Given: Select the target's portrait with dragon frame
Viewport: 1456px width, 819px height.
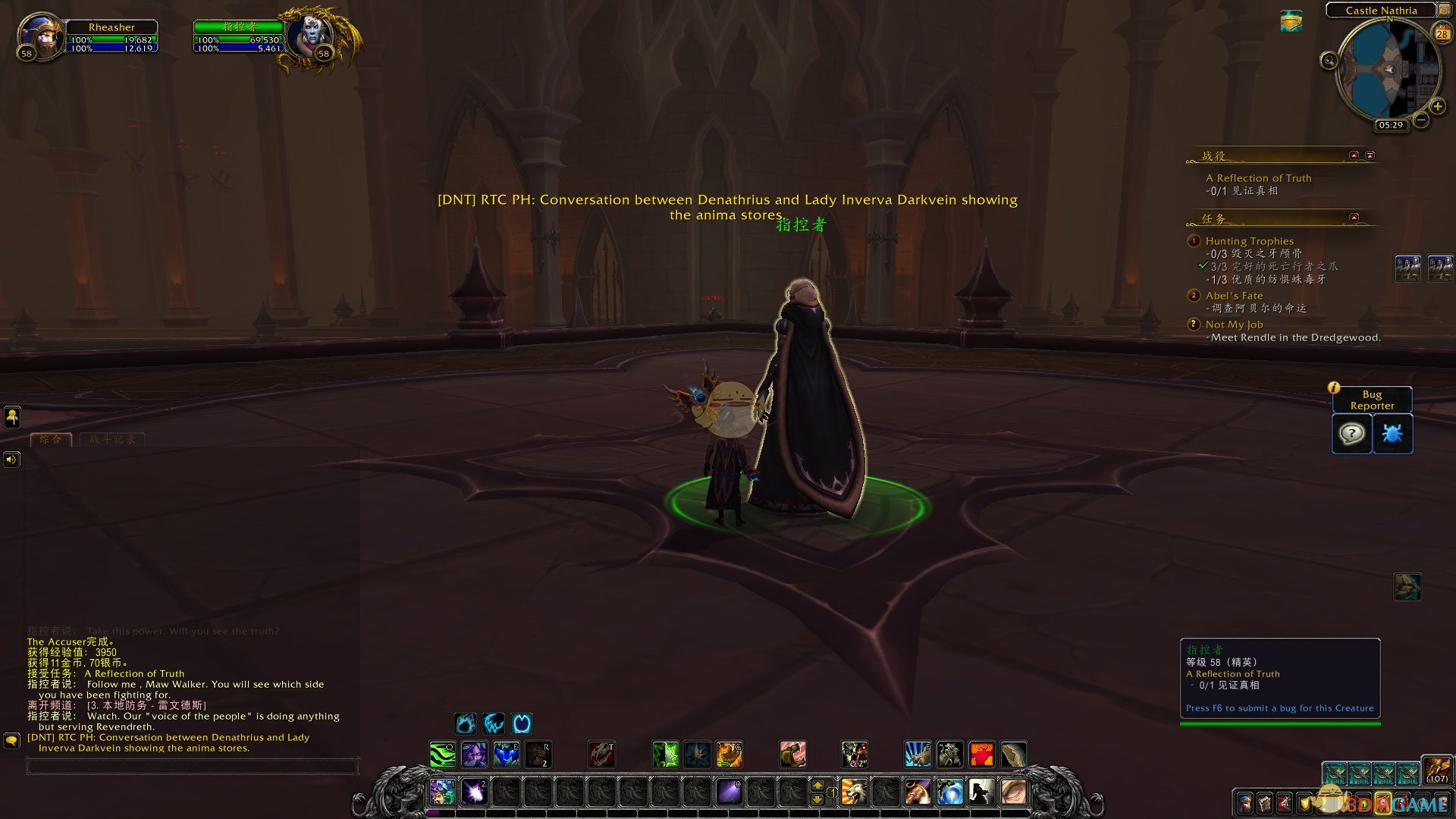Looking at the screenshot, I should click(312, 36).
